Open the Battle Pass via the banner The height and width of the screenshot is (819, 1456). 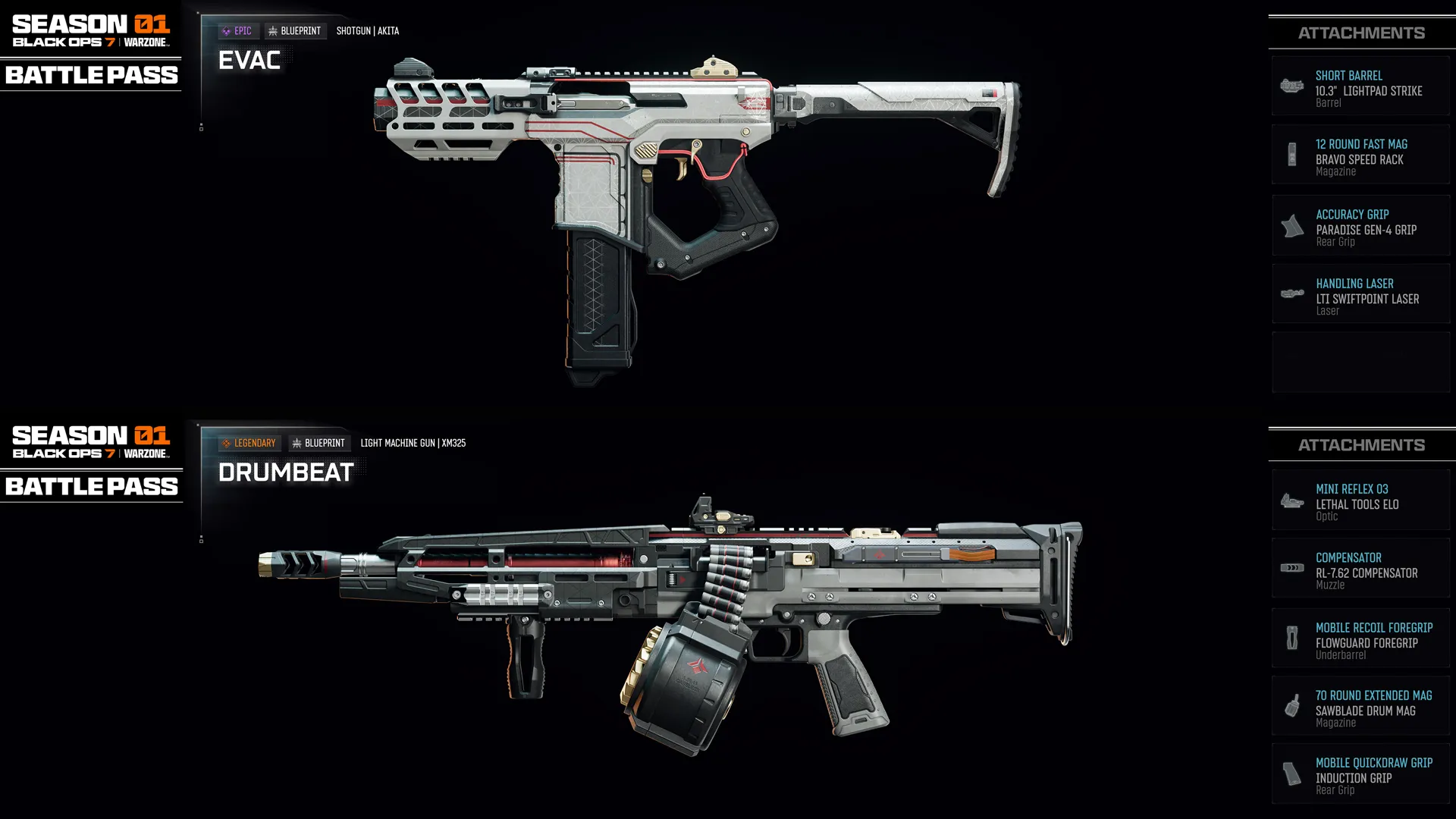[90, 75]
